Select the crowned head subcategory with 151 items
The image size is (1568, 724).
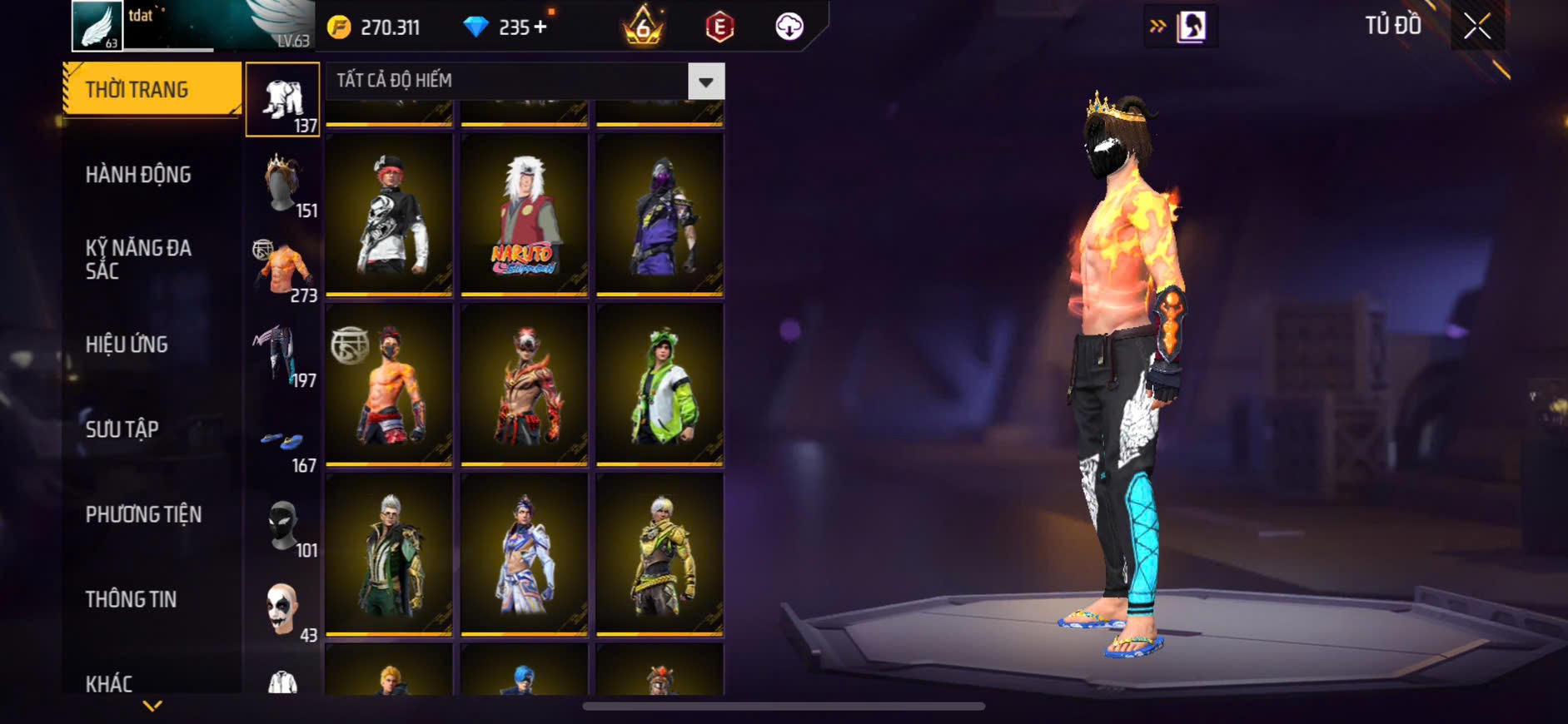tap(283, 185)
